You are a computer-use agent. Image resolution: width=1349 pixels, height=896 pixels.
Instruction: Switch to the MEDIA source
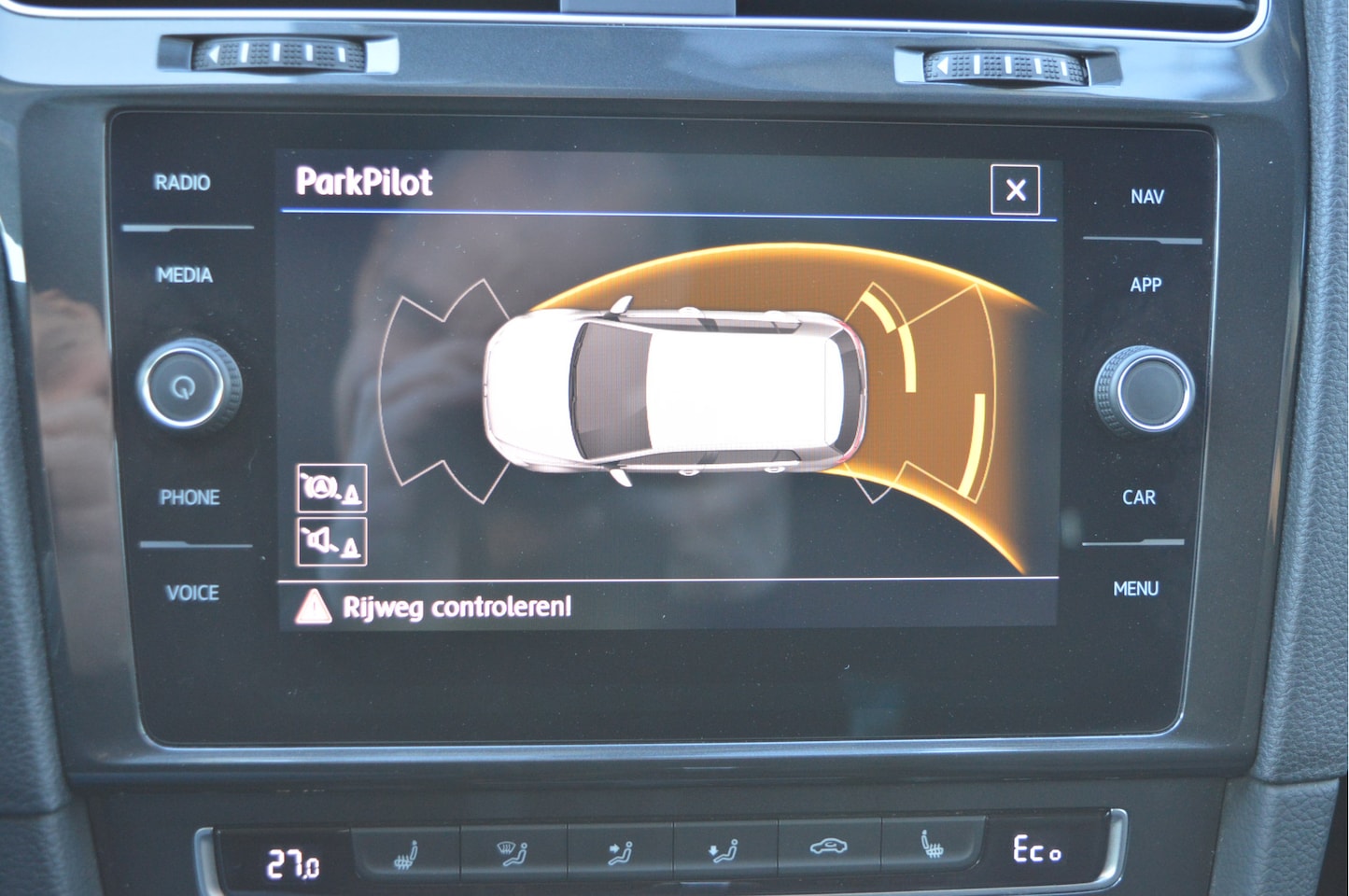pyautogui.click(x=185, y=275)
